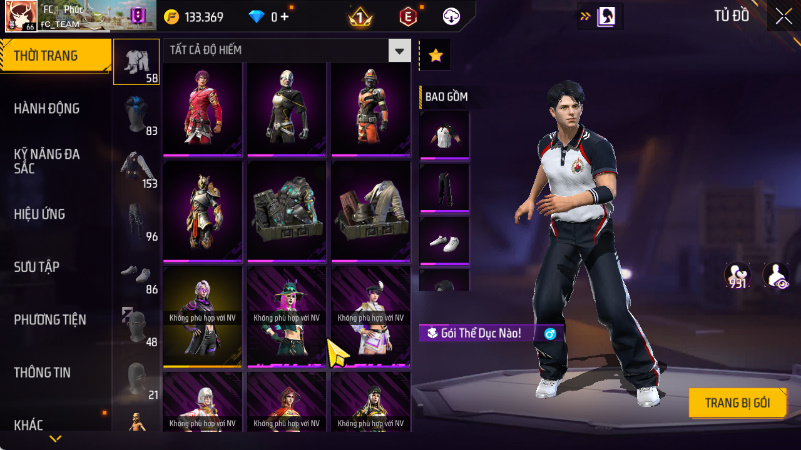This screenshot has width=801, height=450.
Task: Select the black pants bundle item
Action: (x=444, y=185)
